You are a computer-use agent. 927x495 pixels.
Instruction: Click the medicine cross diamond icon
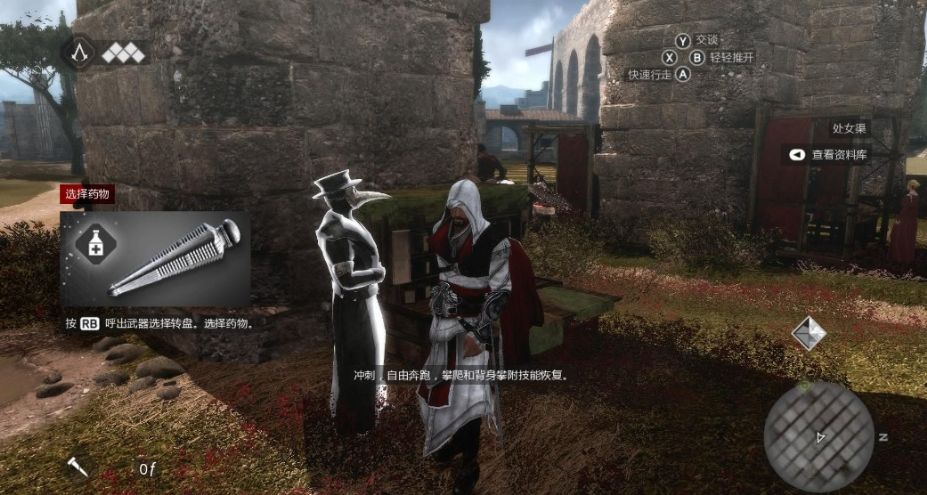pyautogui.click(x=95, y=243)
